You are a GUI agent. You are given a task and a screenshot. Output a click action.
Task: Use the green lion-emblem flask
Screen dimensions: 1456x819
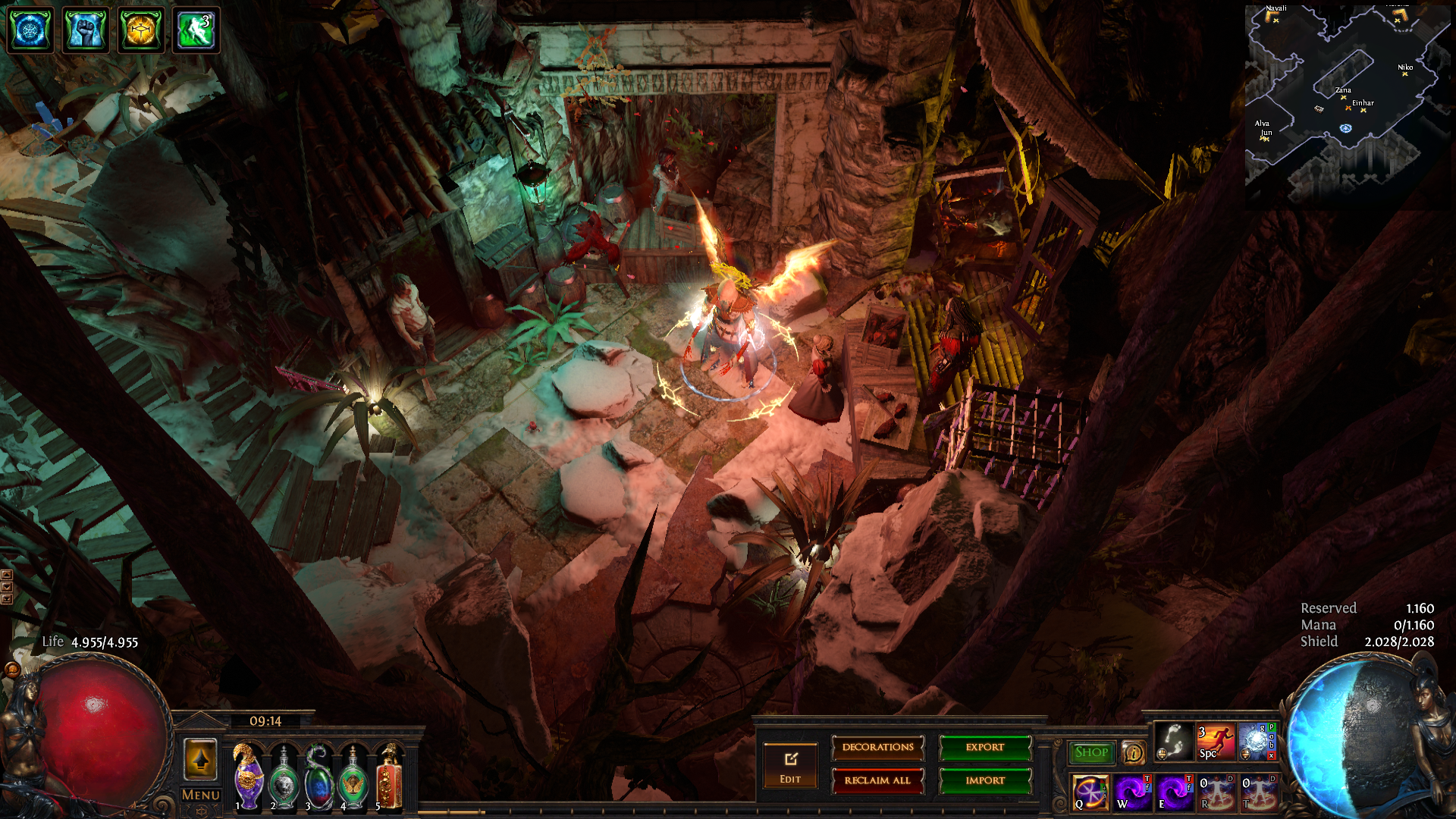coord(284,779)
